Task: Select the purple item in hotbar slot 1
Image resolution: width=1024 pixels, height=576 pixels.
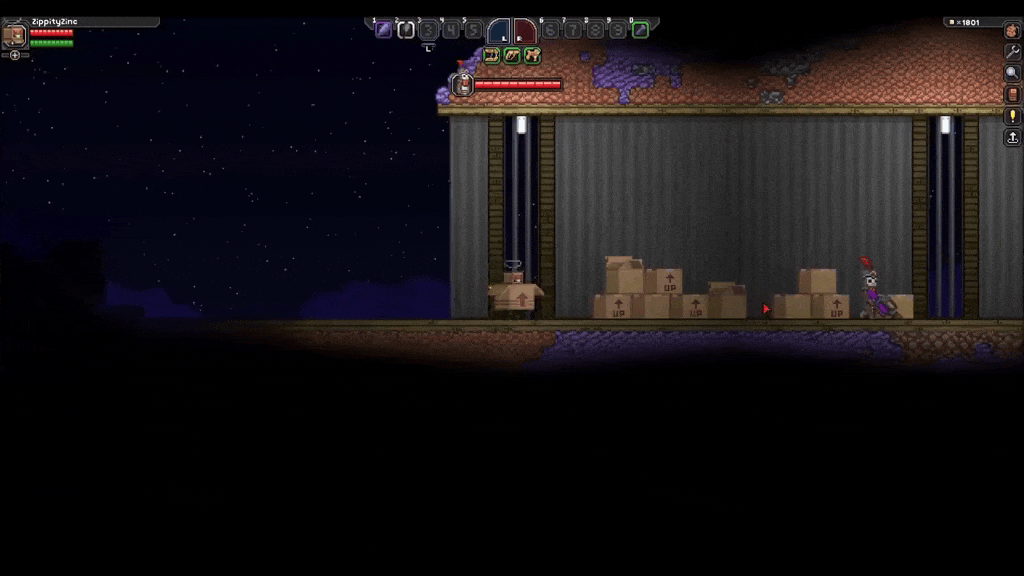Action: pos(384,30)
